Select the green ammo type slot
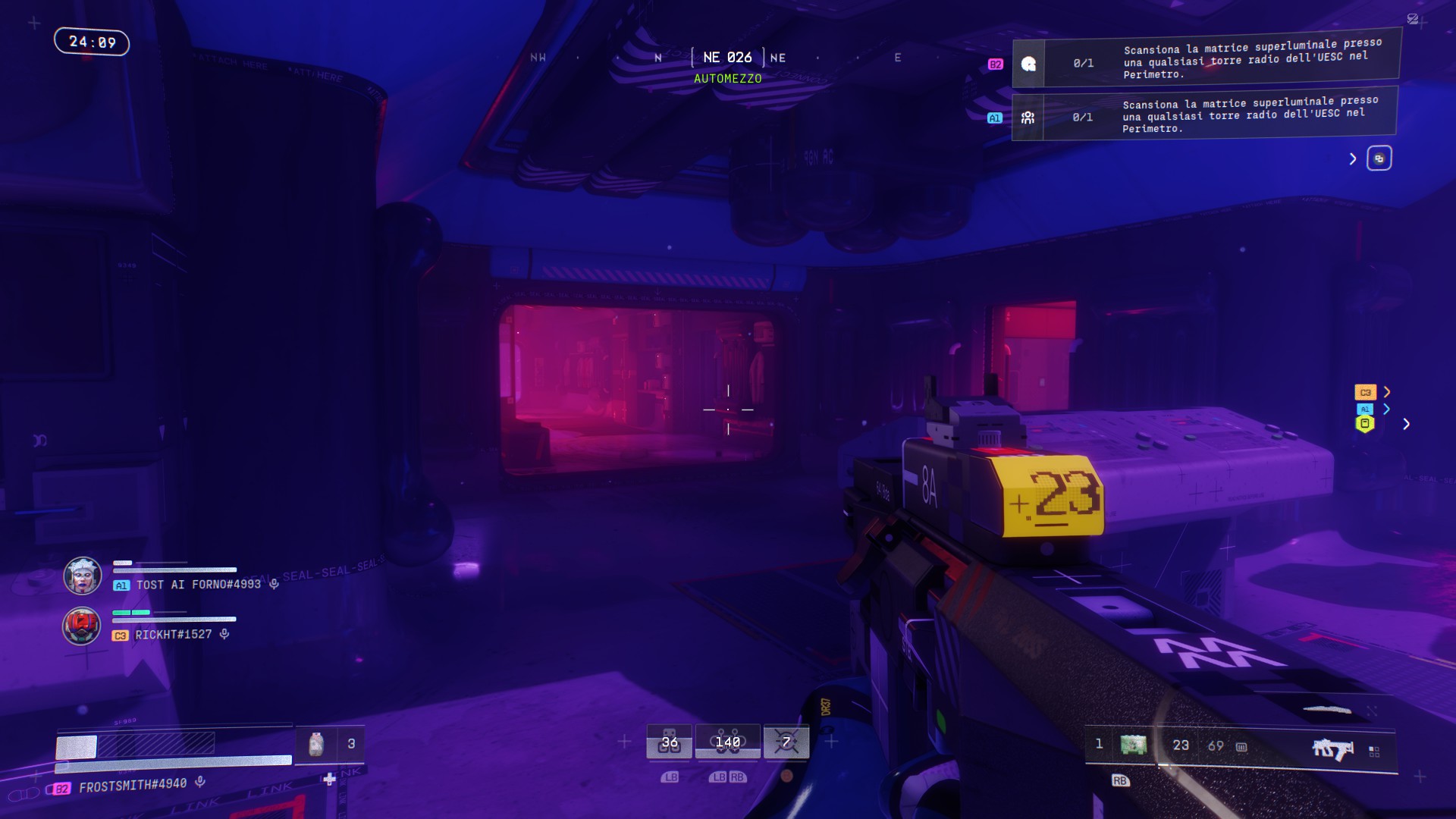Viewport: 1456px width, 819px height. 1133,745
